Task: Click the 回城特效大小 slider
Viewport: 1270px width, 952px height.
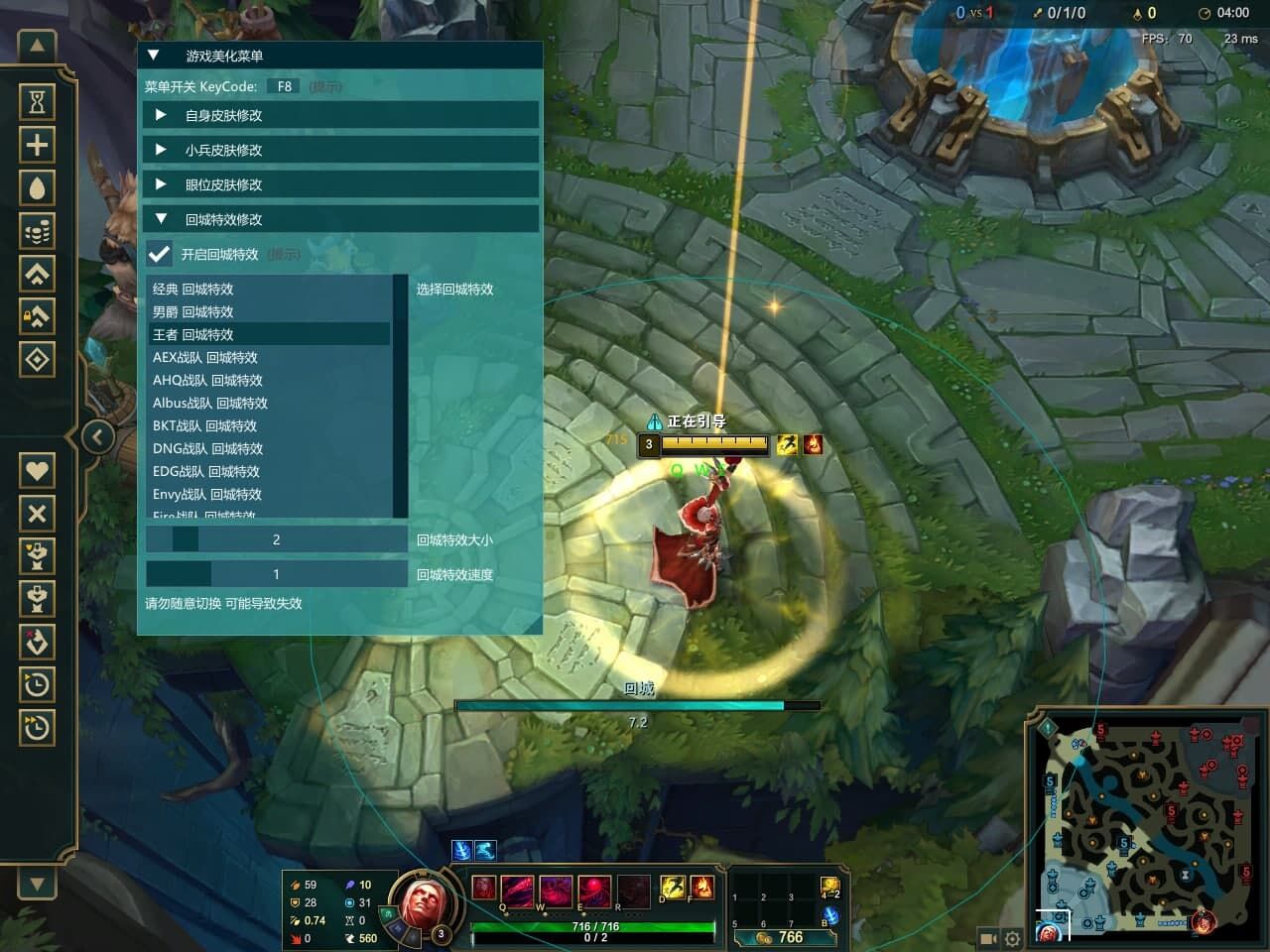Action: (x=276, y=539)
